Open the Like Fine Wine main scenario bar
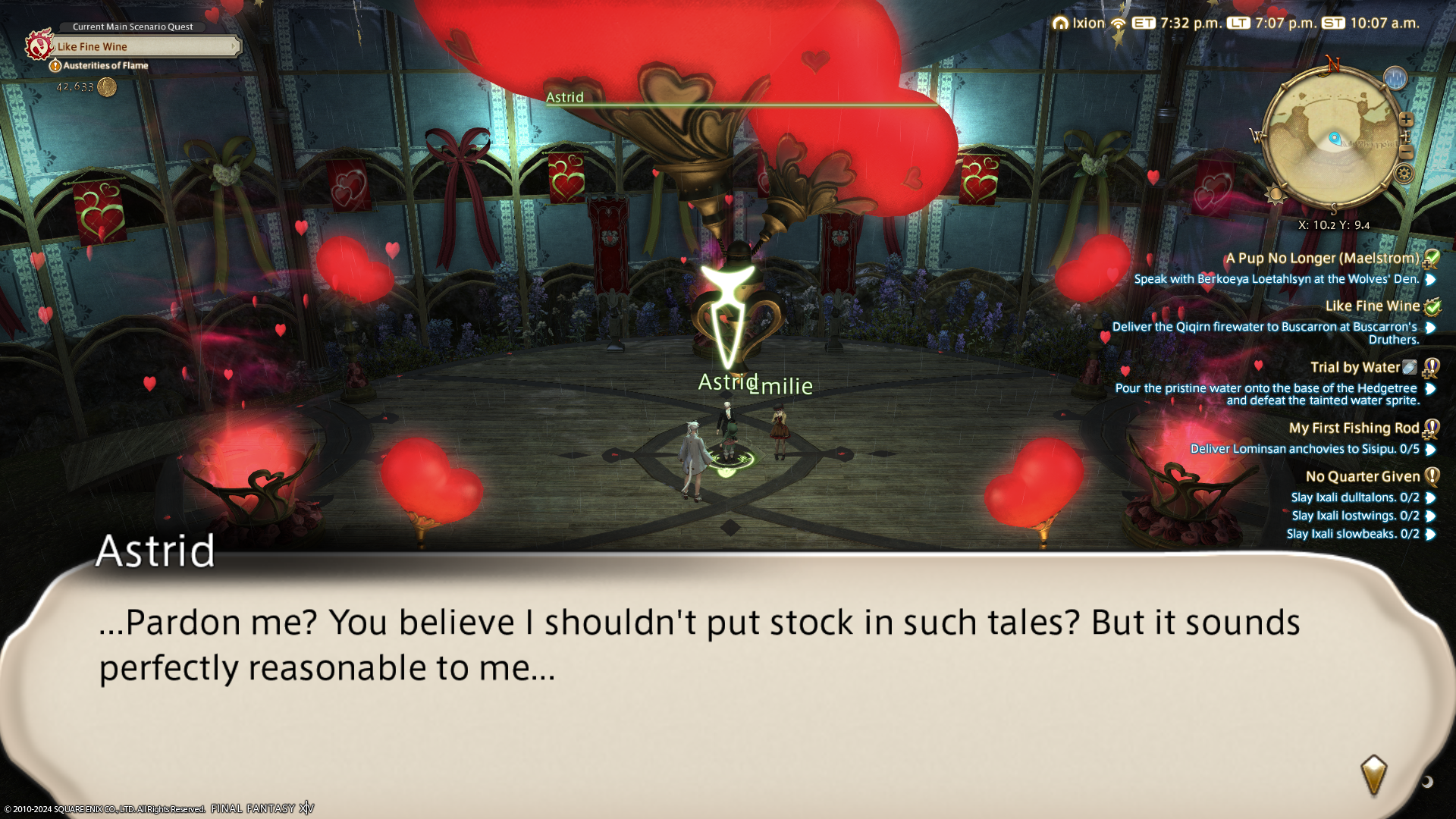The height and width of the screenshot is (819, 1456). tap(144, 47)
